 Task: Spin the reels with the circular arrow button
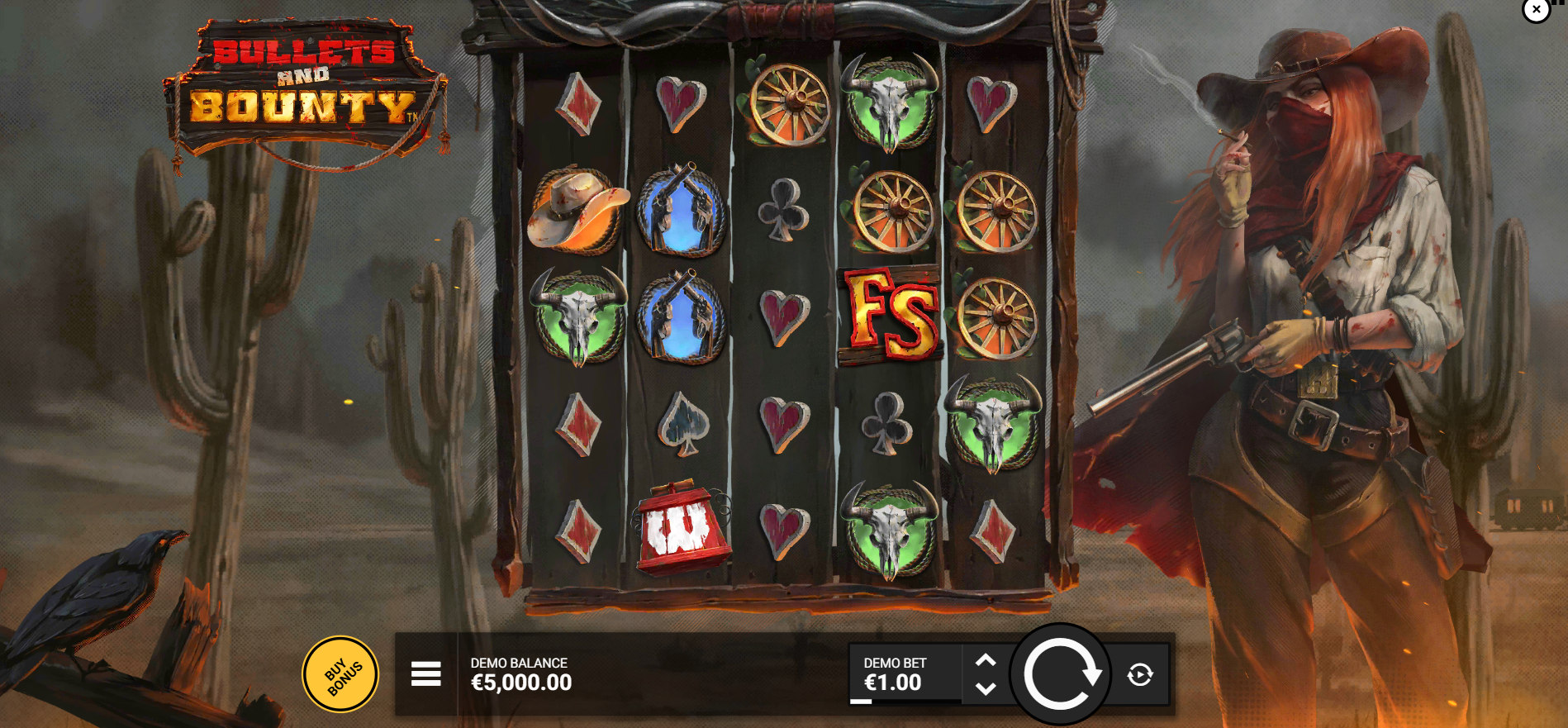pyautogui.click(x=1061, y=674)
